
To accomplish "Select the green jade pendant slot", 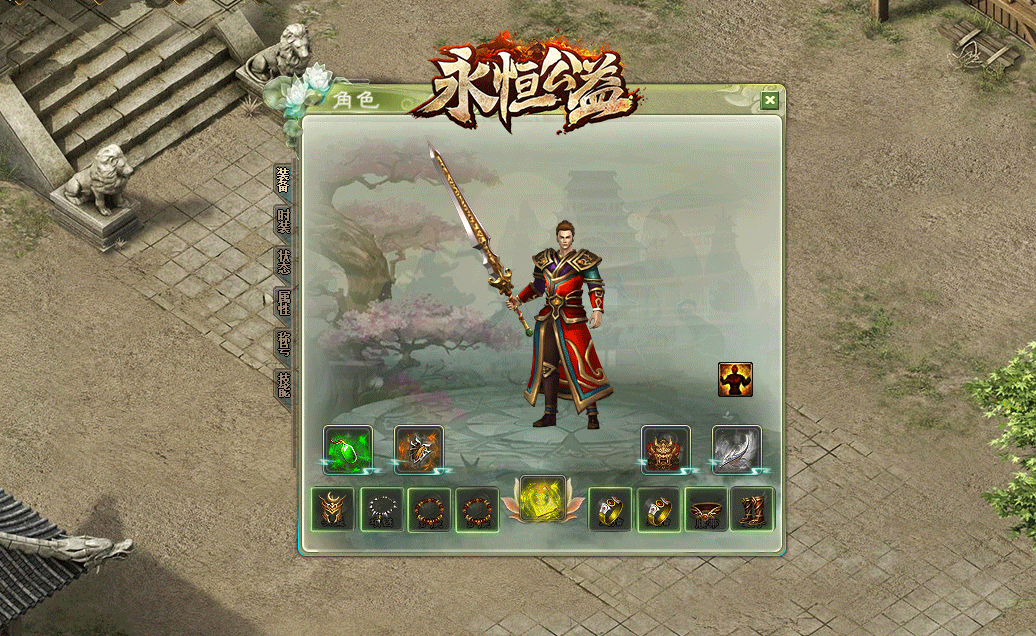I will coord(348,449).
